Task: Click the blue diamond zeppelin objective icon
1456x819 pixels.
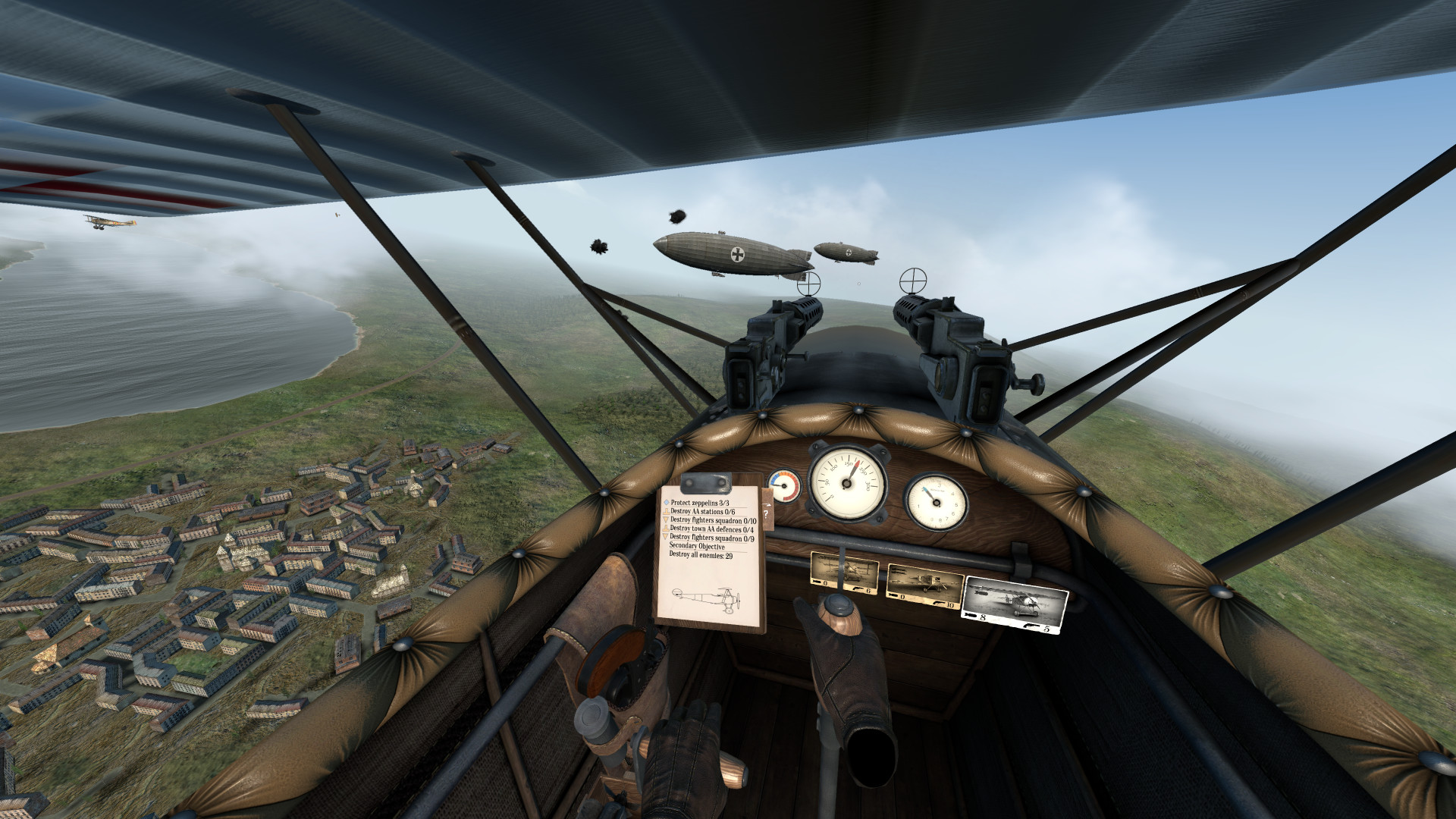Action: [x=666, y=503]
